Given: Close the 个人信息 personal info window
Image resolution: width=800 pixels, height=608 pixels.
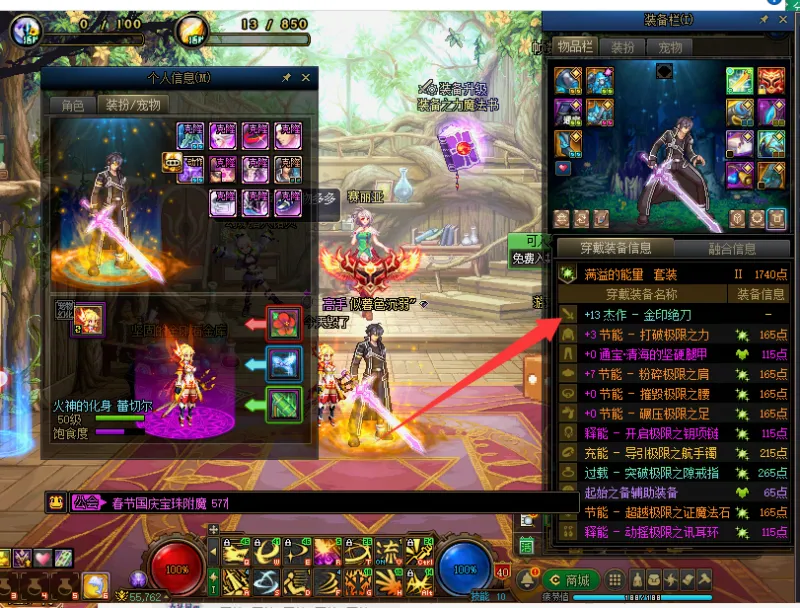Looking at the screenshot, I should click(x=306, y=77).
